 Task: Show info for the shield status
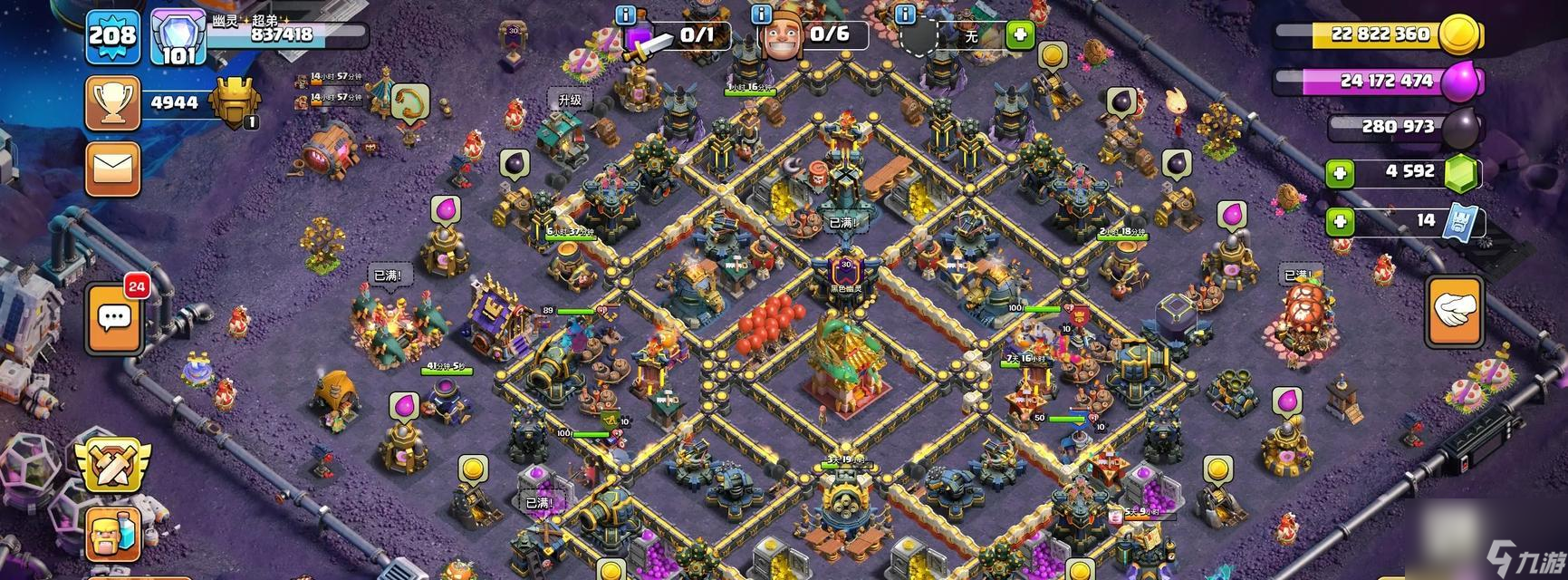point(904,15)
